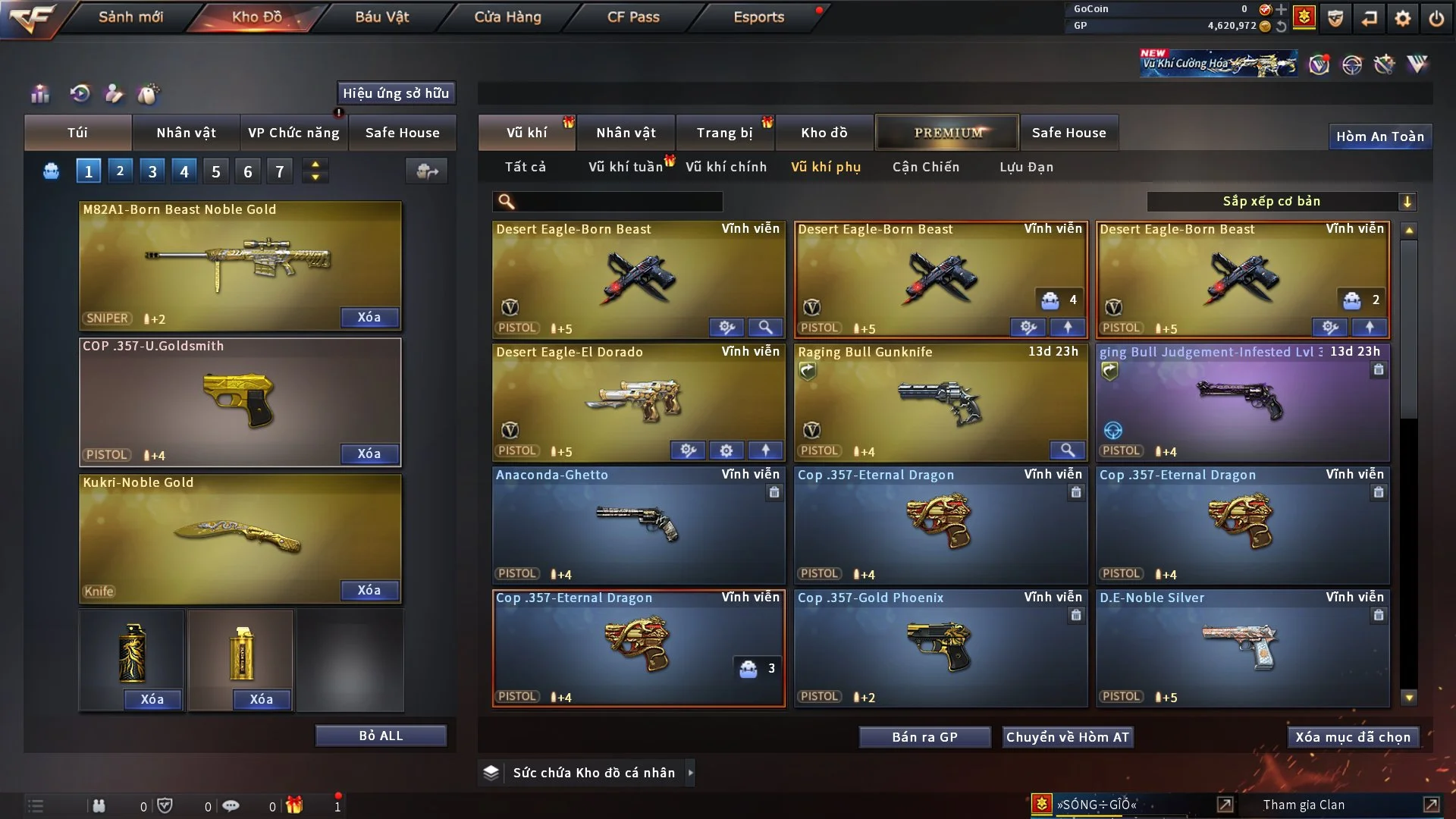This screenshot has height=819, width=1456.
Task: Select the Cop .357-Gold Phoenix pistol
Action: [x=940, y=648]
